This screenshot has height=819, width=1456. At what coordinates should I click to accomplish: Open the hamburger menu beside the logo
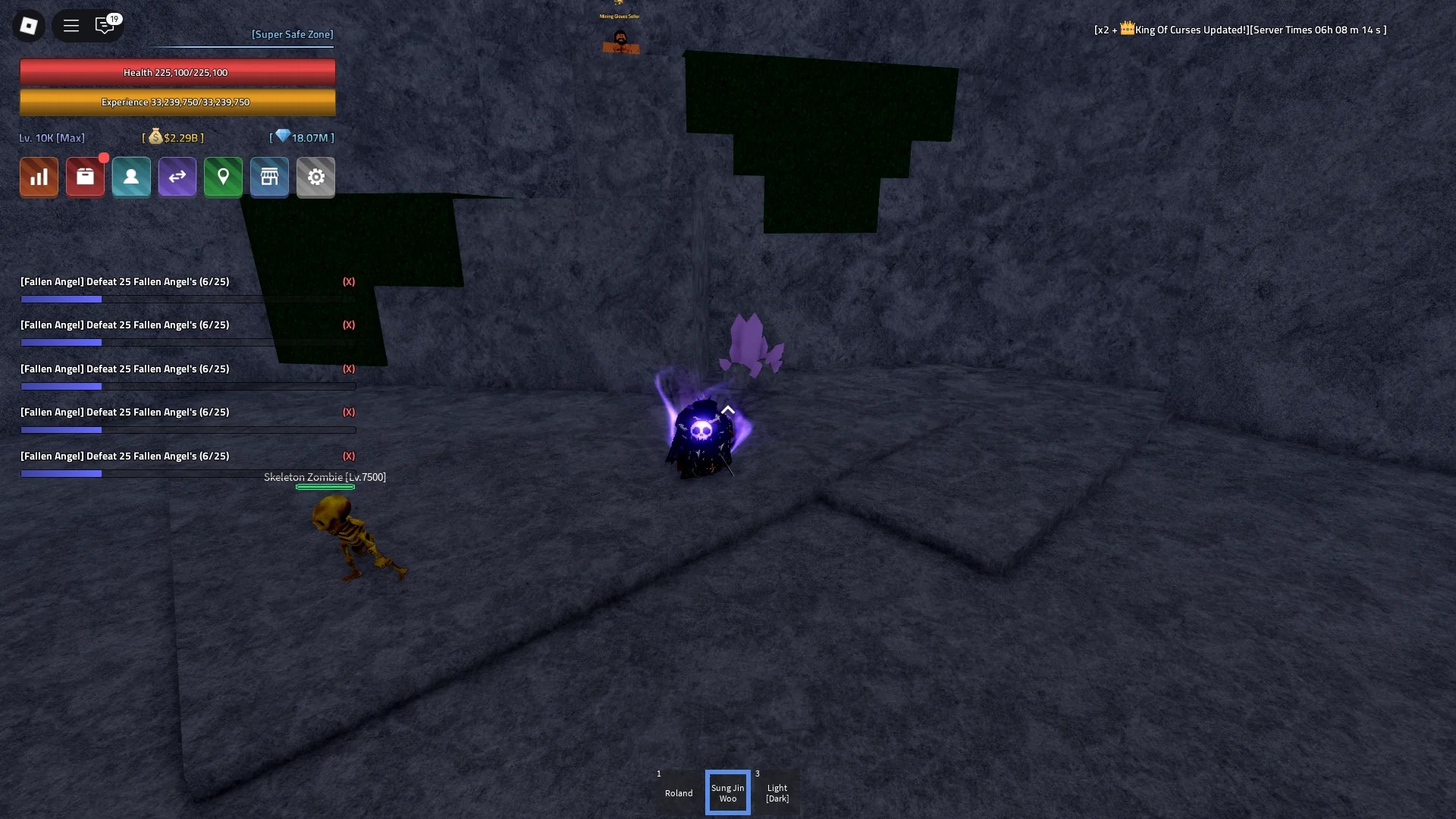pos(71,25)
